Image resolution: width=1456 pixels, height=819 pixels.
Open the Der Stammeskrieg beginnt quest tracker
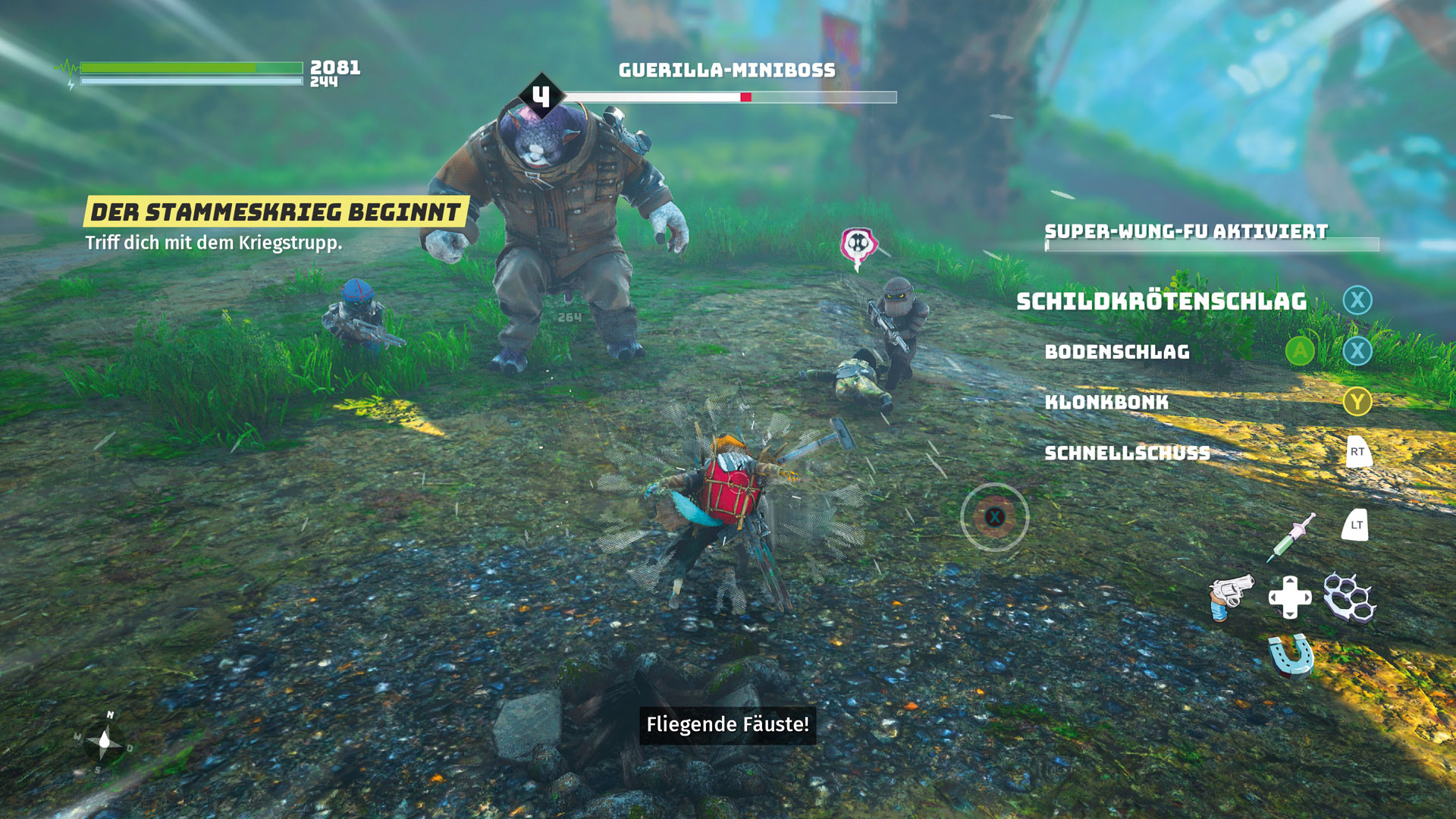tap(275, 212)
